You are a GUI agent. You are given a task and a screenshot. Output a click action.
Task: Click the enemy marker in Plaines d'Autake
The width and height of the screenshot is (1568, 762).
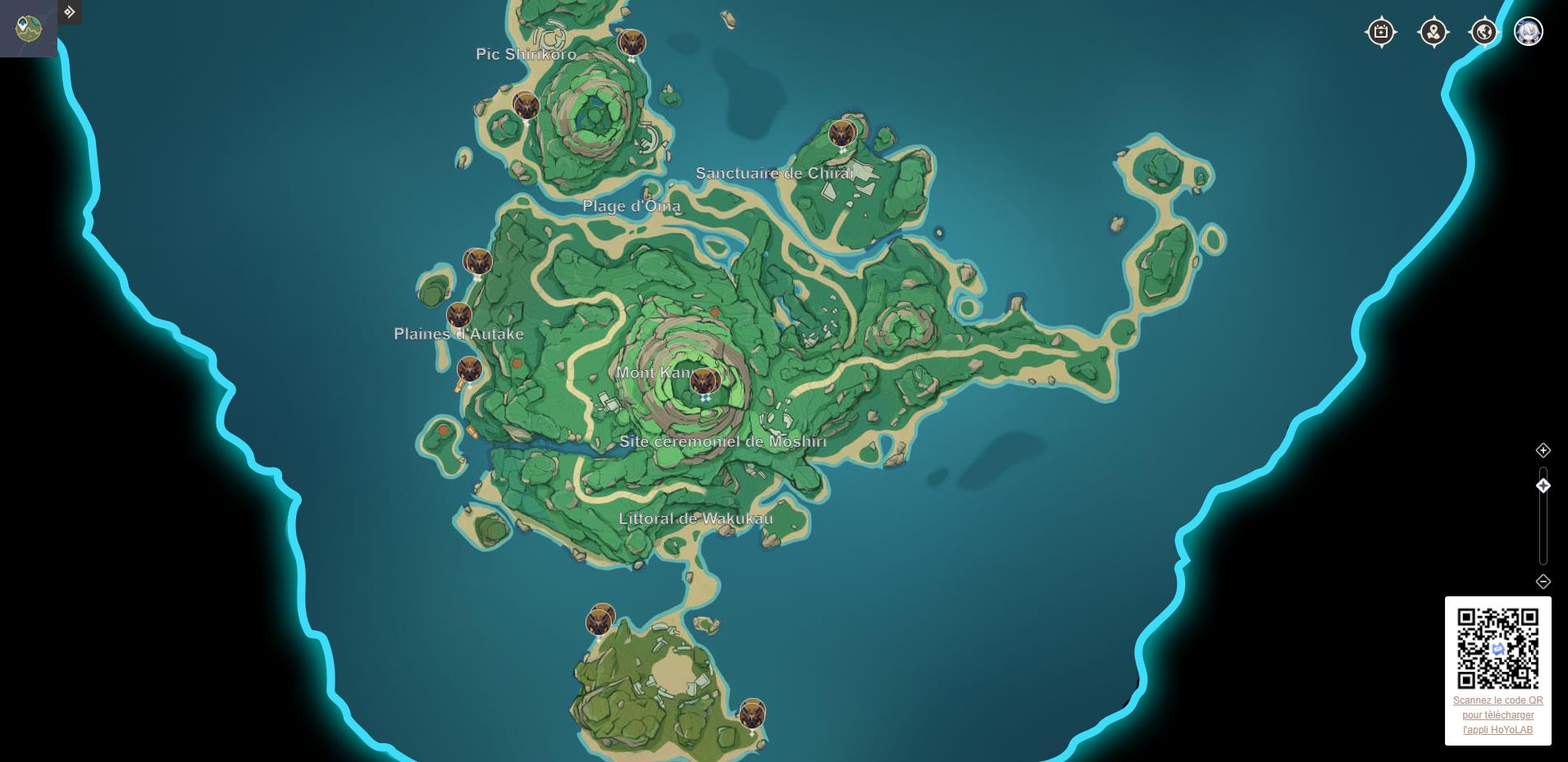(459, 314)
